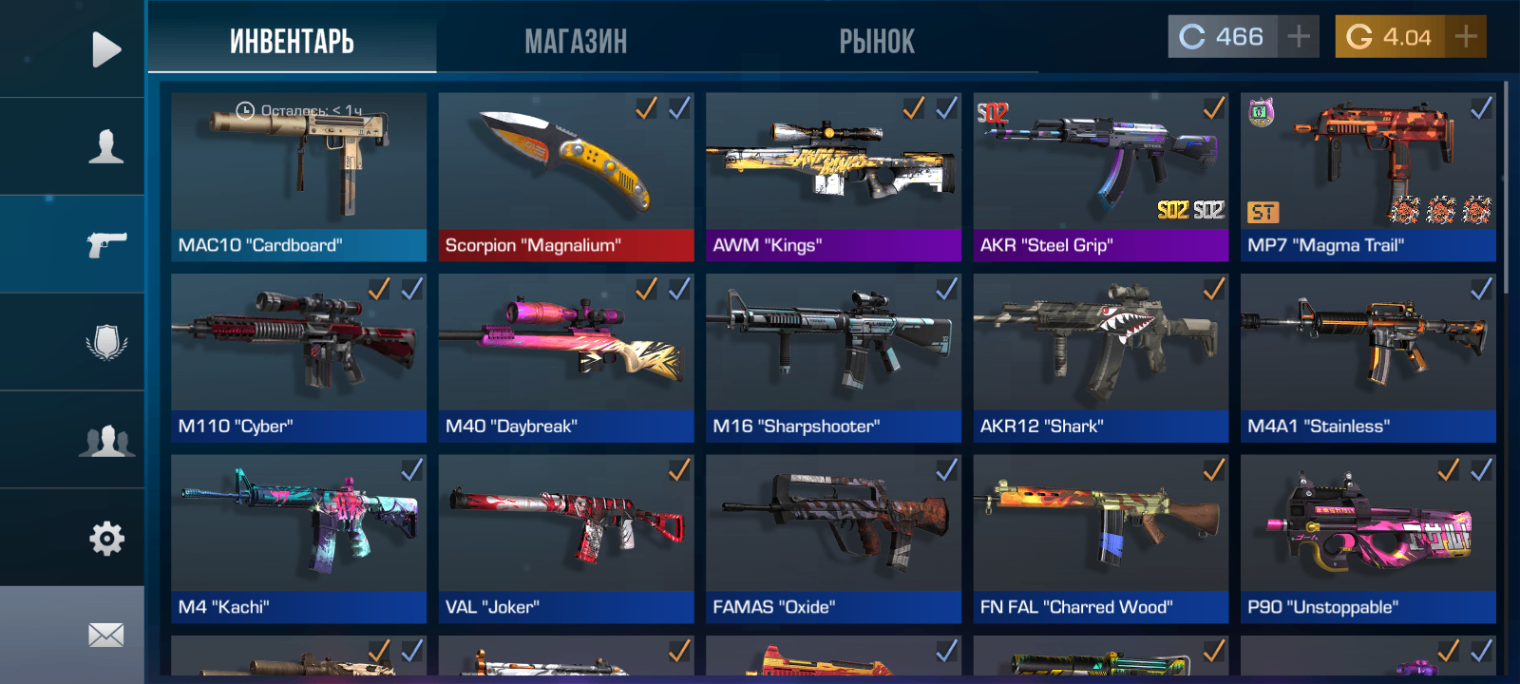Show the friends list icon

point(106,440)
